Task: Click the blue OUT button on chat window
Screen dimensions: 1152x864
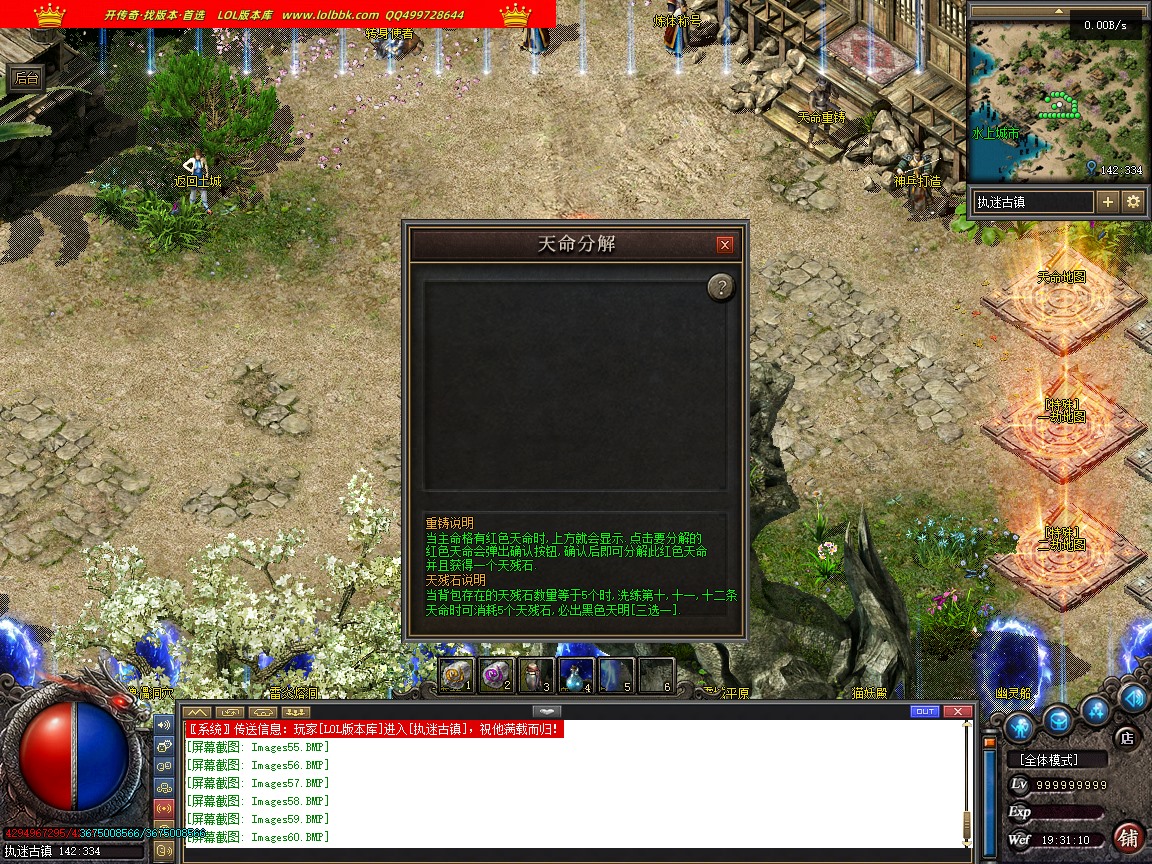Action: tap(925, 712)
